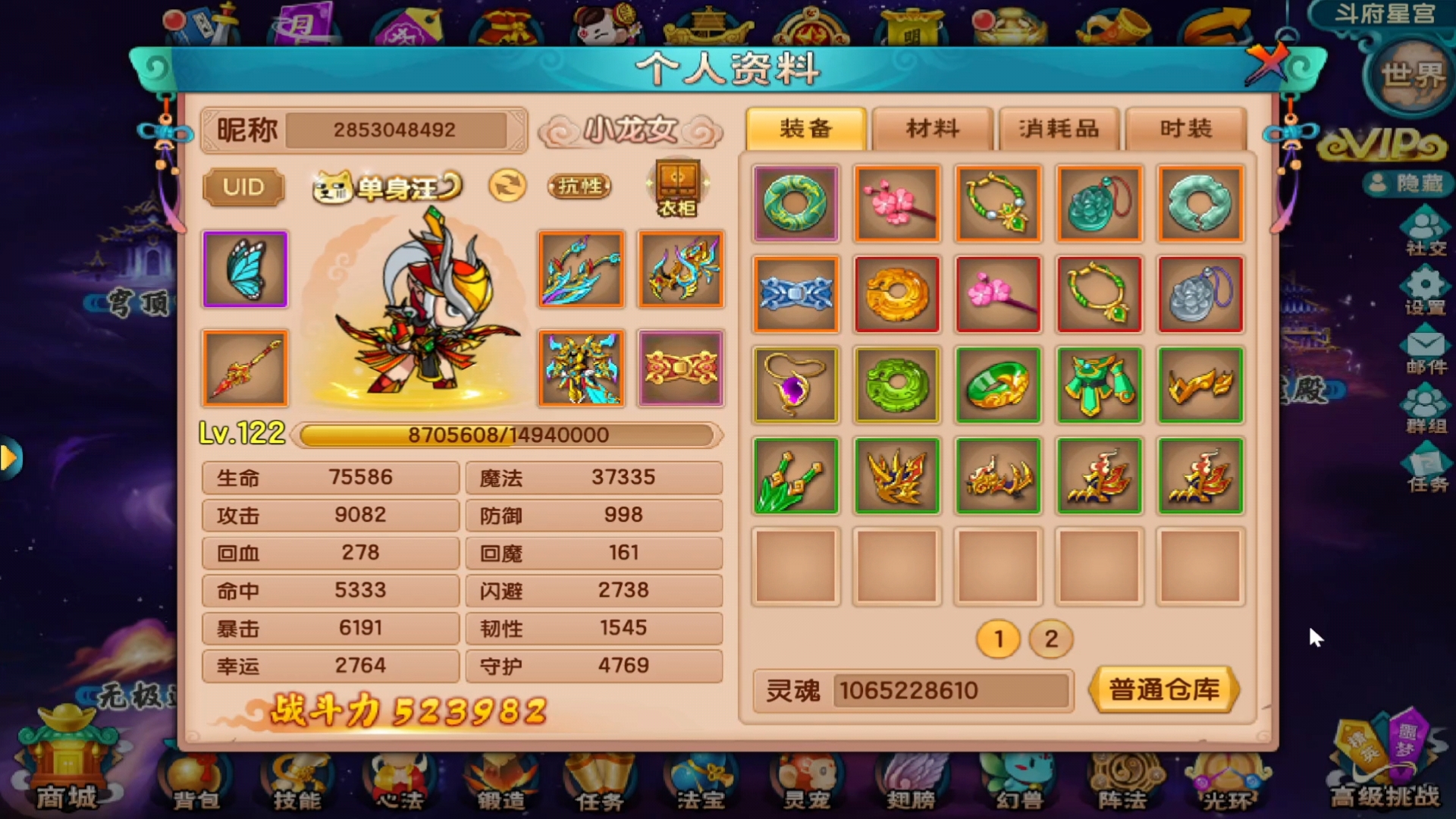Close the 个人资料 profile window
This screenshot has height=819, width=1456.
tap(1266, 63)
